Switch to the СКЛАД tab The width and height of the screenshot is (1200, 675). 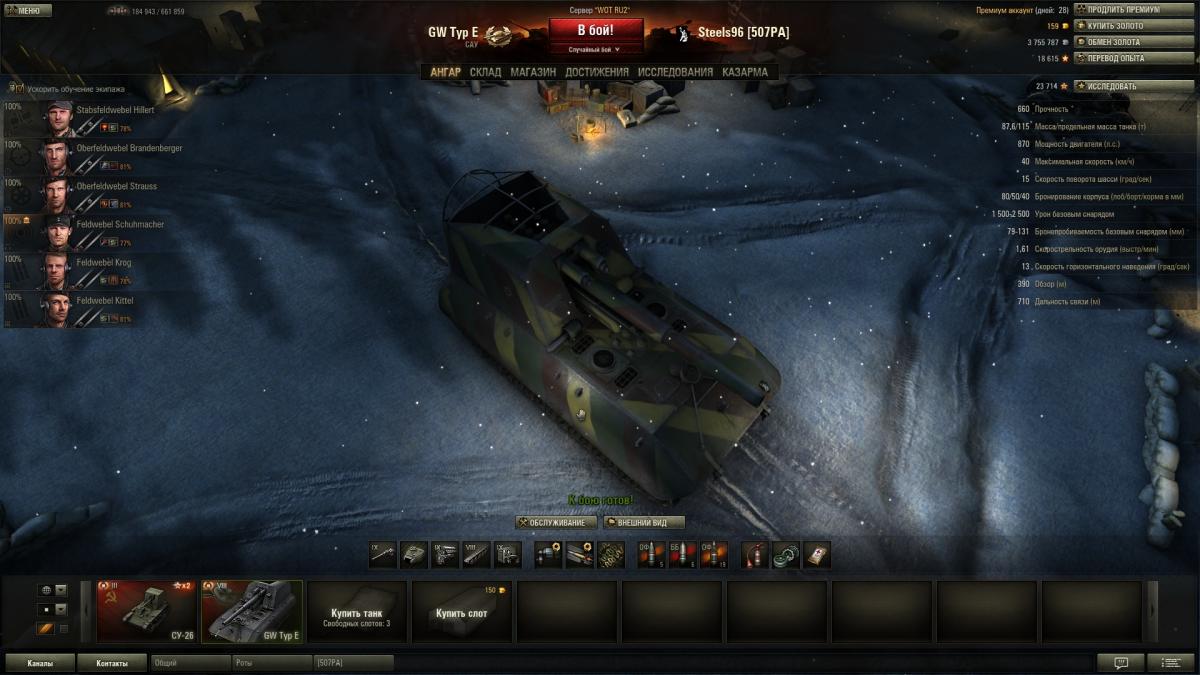[x=485, y=72]
